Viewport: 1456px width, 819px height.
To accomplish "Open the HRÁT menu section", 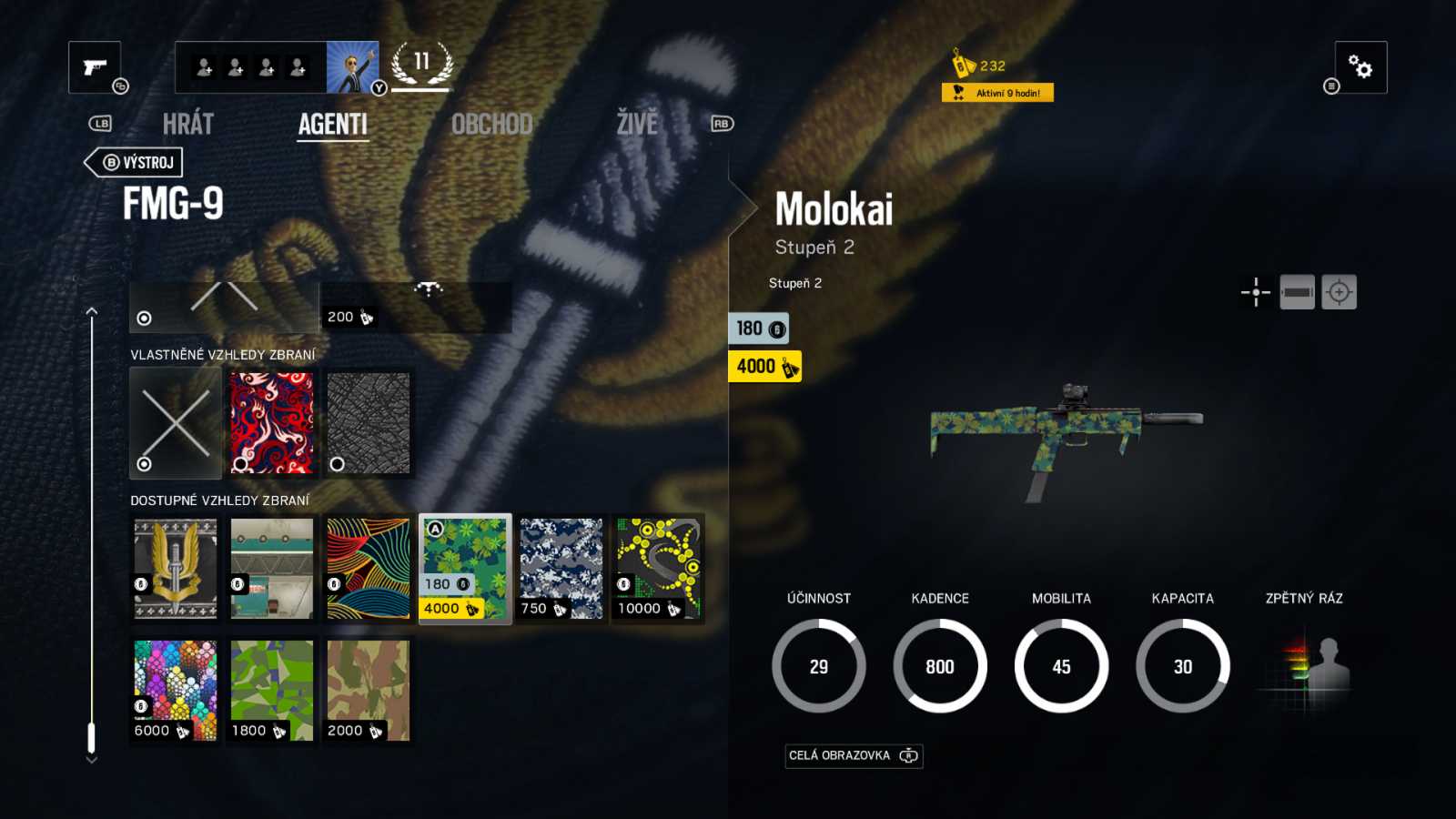I will (188, 124).
